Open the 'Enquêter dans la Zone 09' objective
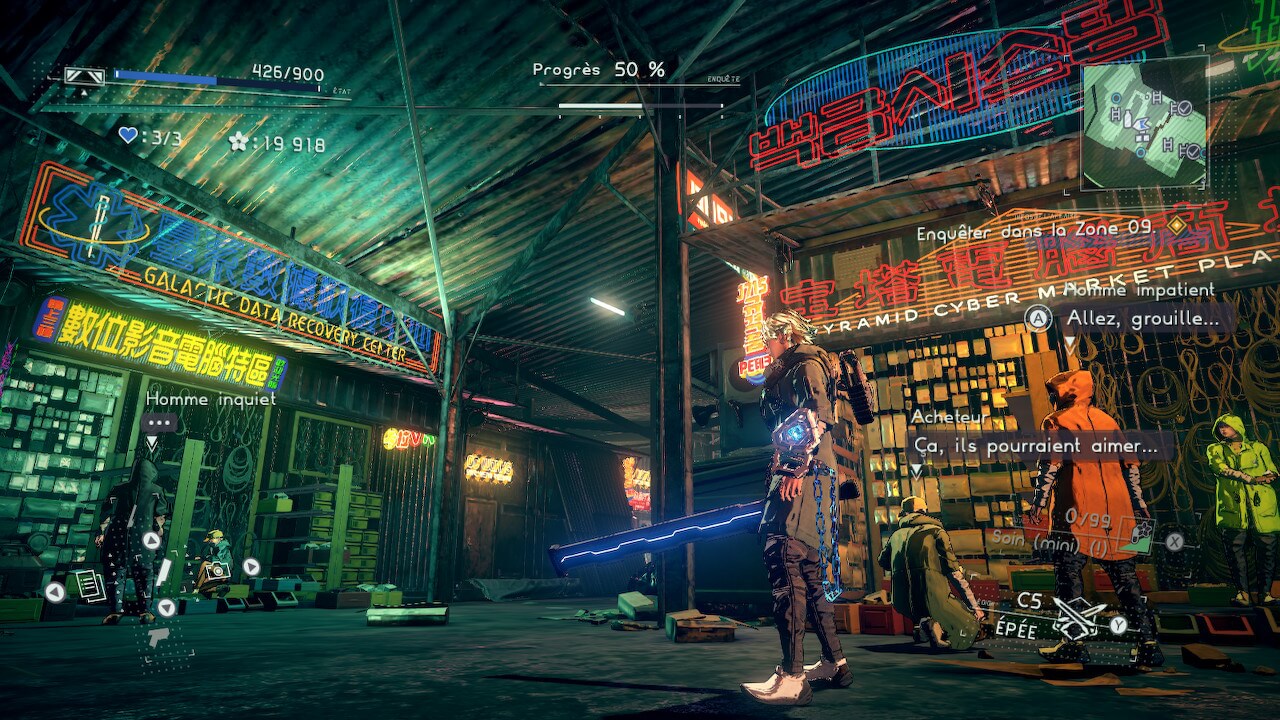 [x=1037, y=229]
